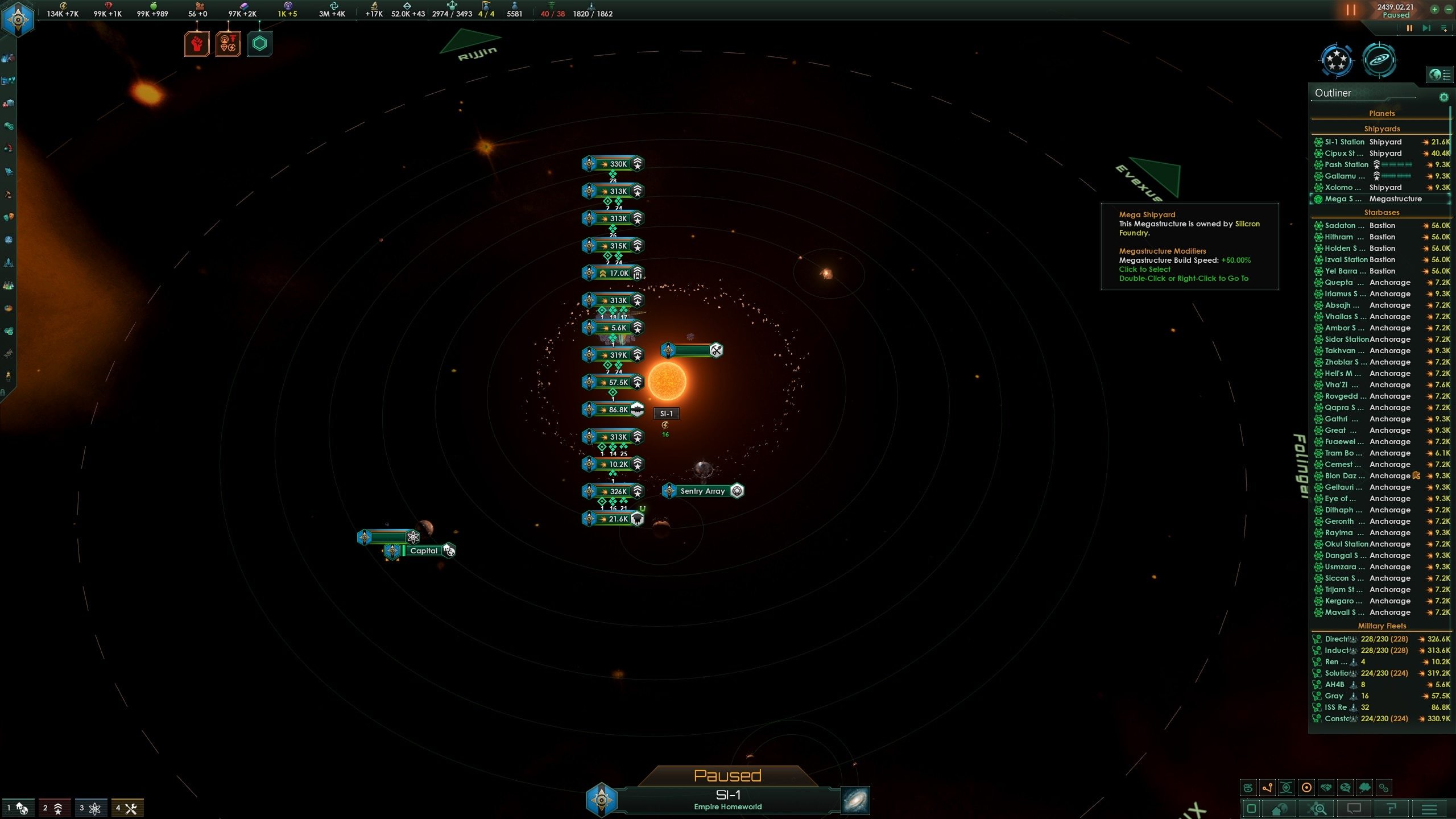Select control group 3 with atom icon
This screenshot has width=1456, height=819.
click(x=90, y=808)
